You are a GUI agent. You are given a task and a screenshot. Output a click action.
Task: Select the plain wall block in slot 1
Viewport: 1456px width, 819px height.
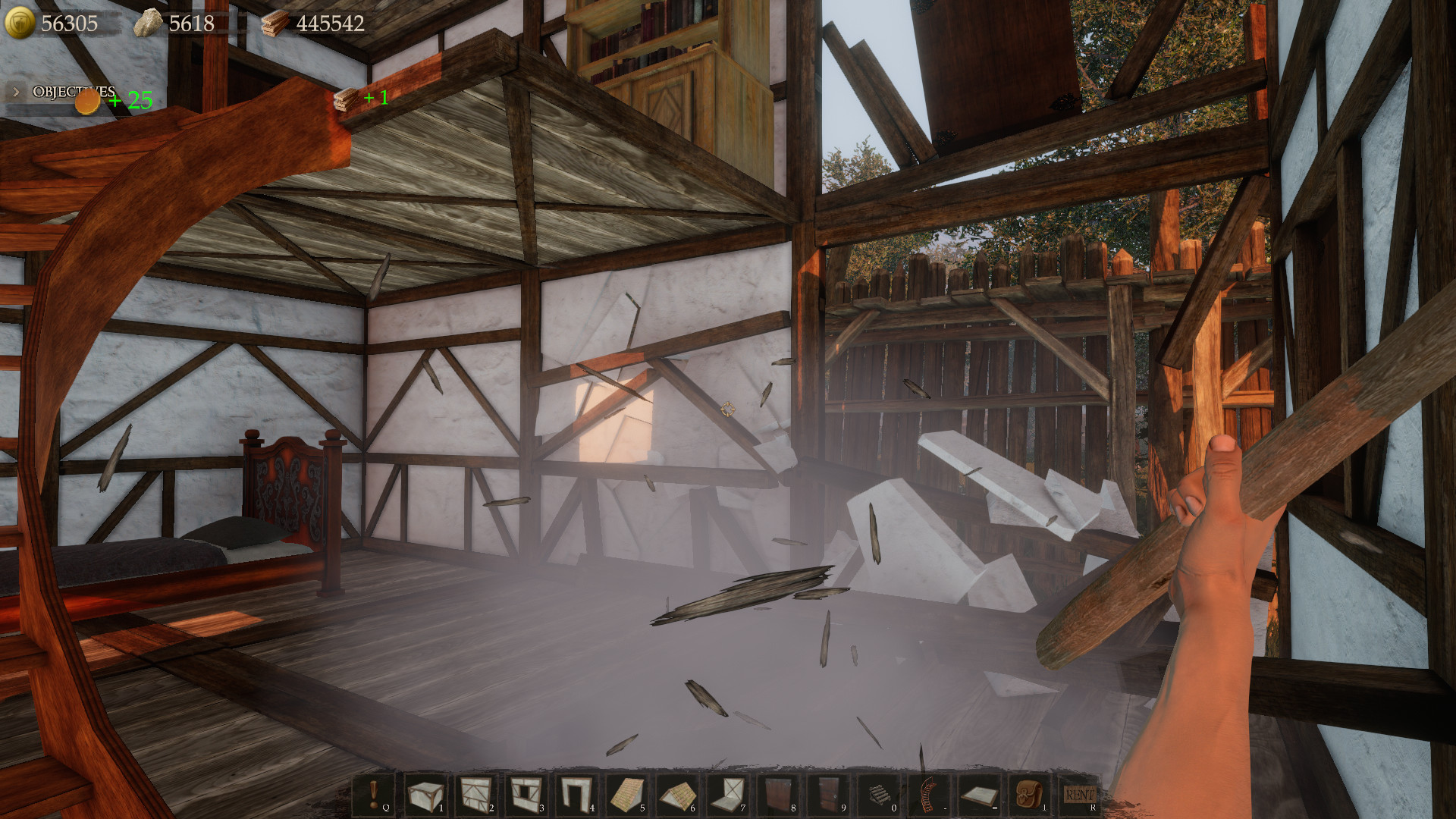click(x=425, y=794)
